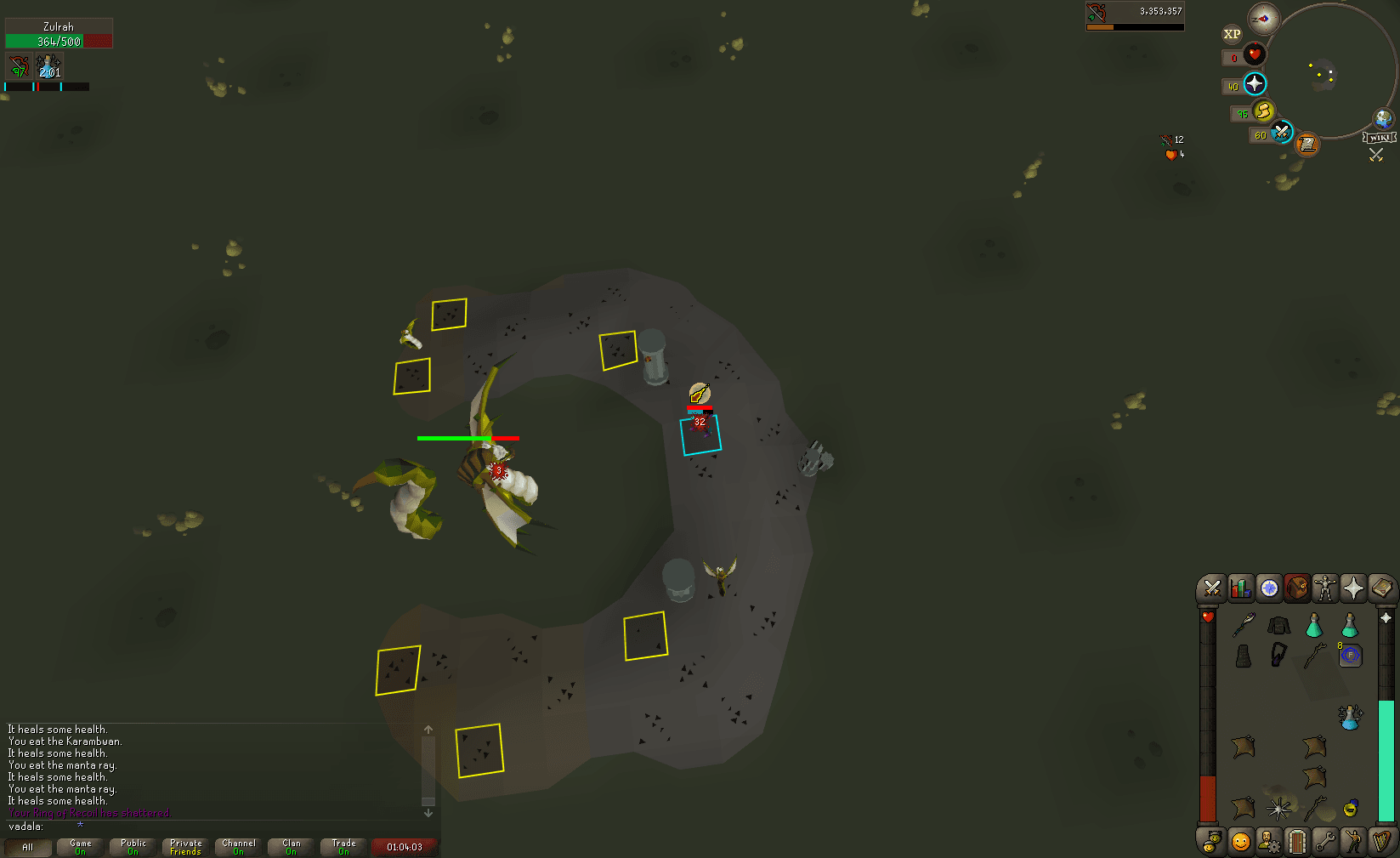Open the Skills tab
This screenshot has height=858, width=1400.
[x=1240, y=588]
